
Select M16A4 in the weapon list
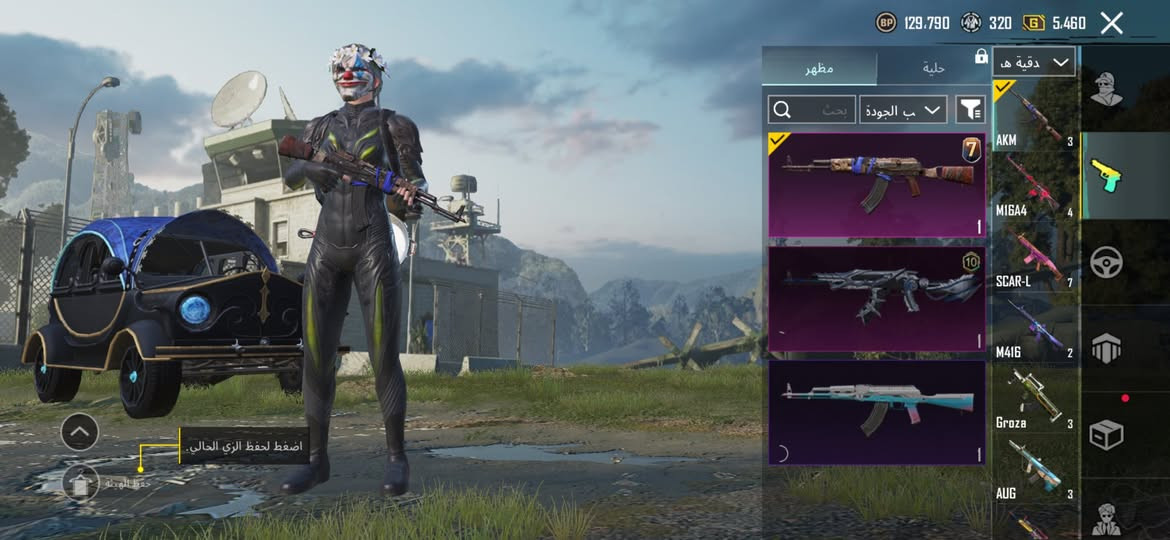[1035, 186]
